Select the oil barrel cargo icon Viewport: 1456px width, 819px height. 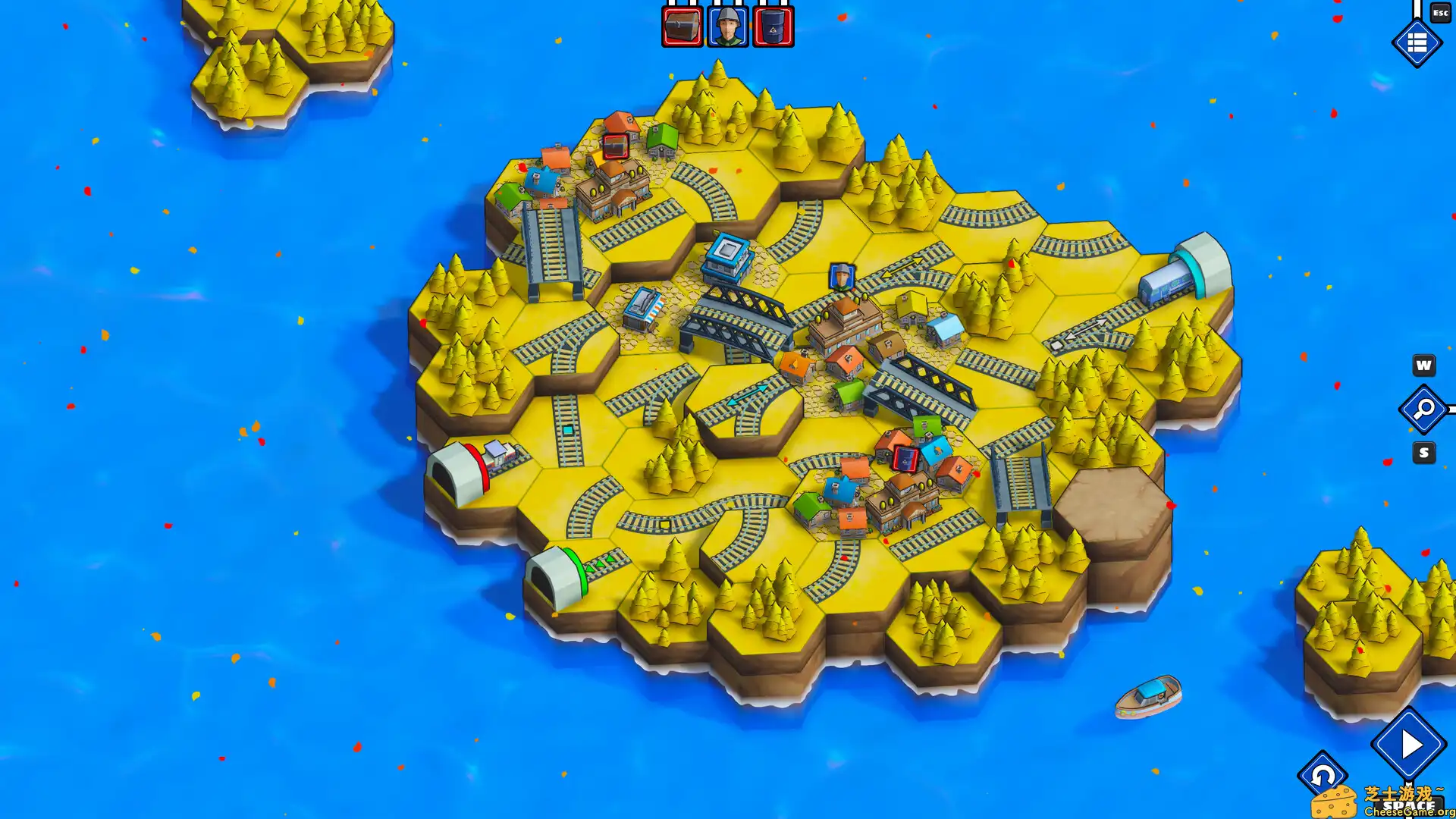click(770, 25)
